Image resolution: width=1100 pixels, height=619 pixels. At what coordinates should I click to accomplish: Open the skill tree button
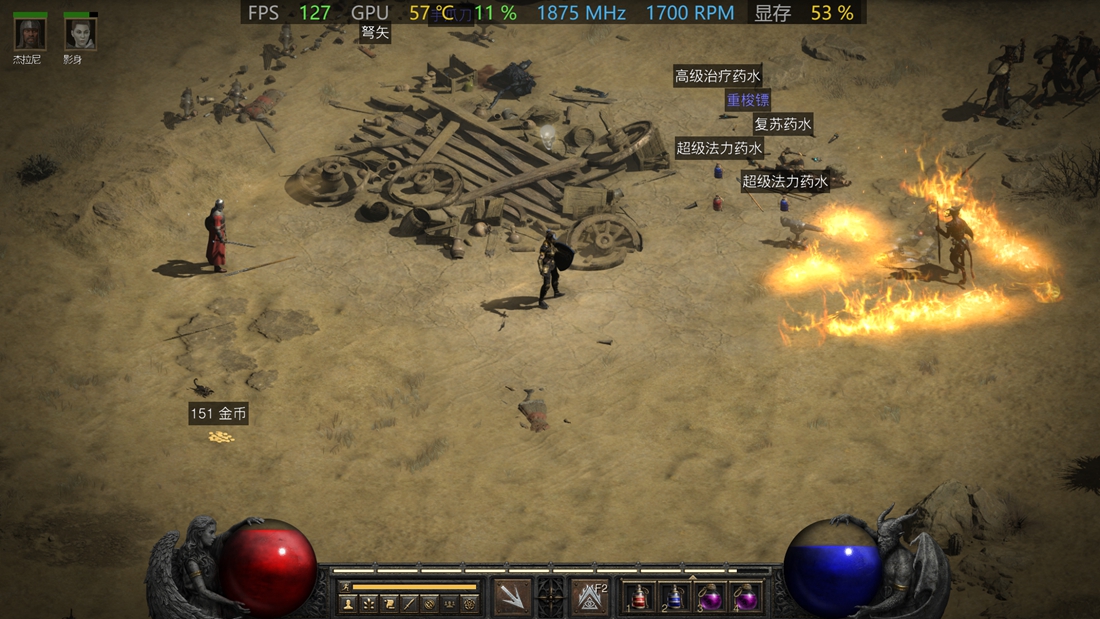(x=369, y=604)
